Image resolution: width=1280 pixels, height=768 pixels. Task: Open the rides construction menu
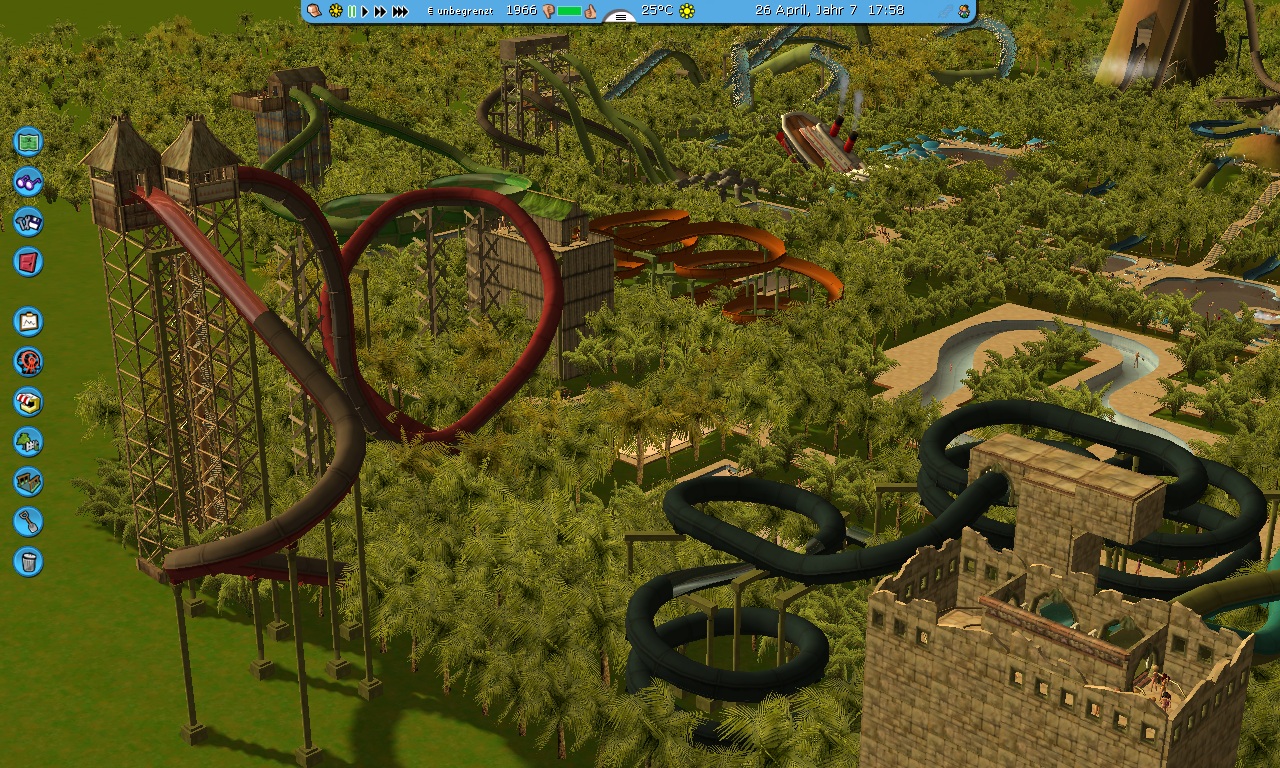click(28, 361)
